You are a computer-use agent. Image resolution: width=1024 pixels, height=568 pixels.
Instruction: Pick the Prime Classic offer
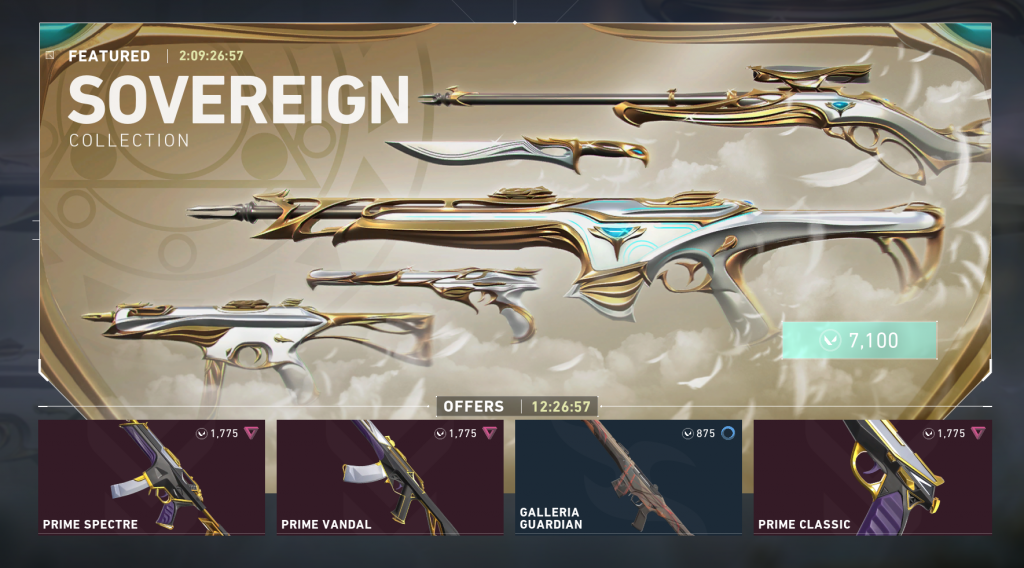click(872, 477)
